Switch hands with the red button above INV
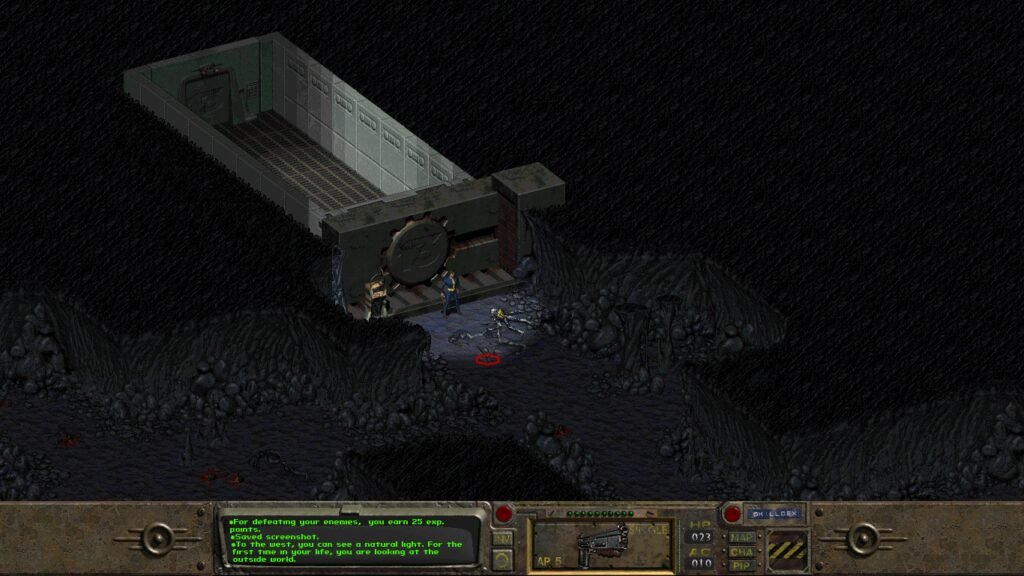 (x=504, y=515)
